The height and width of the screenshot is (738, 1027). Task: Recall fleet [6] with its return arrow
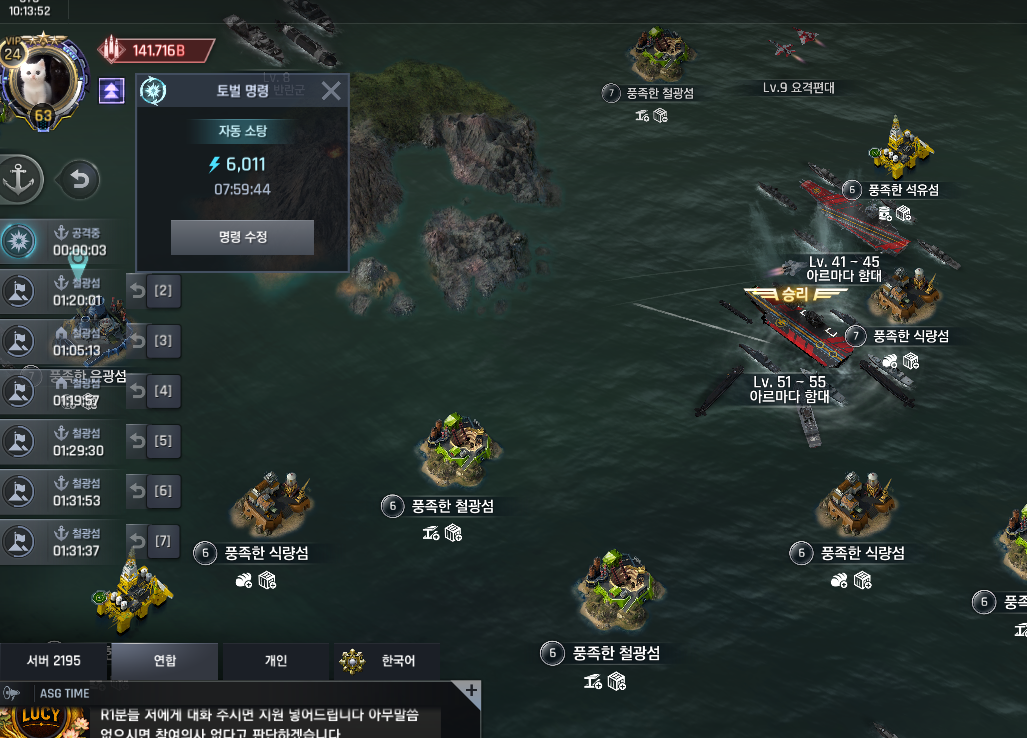click(139, 491)
